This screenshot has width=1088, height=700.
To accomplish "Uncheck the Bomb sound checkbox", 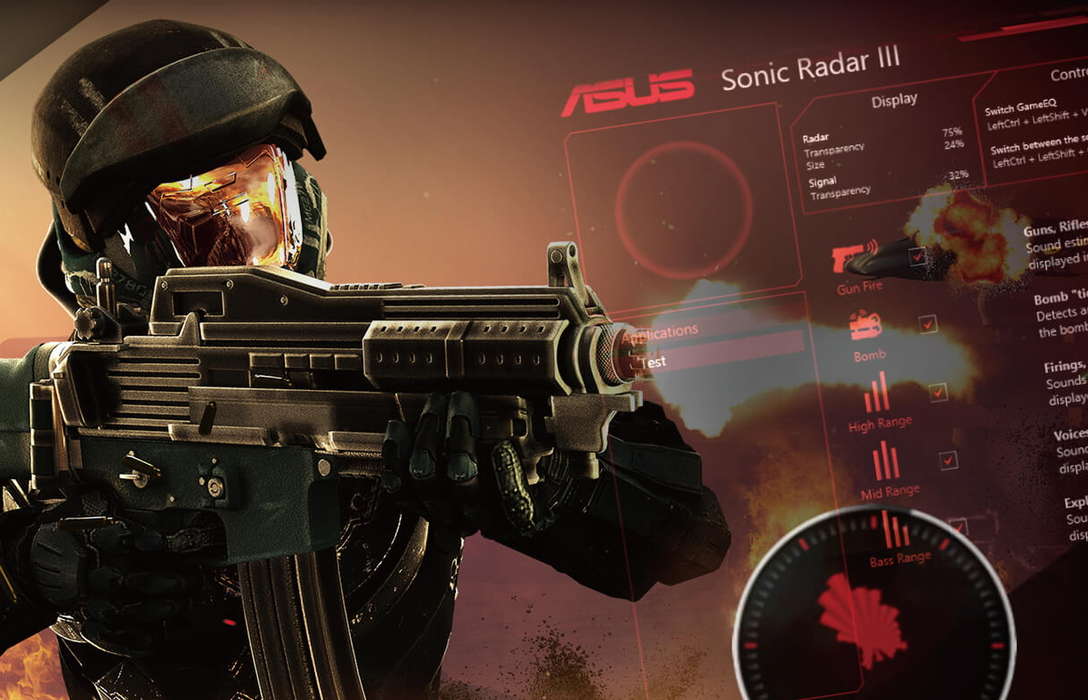I will (928, 324).
